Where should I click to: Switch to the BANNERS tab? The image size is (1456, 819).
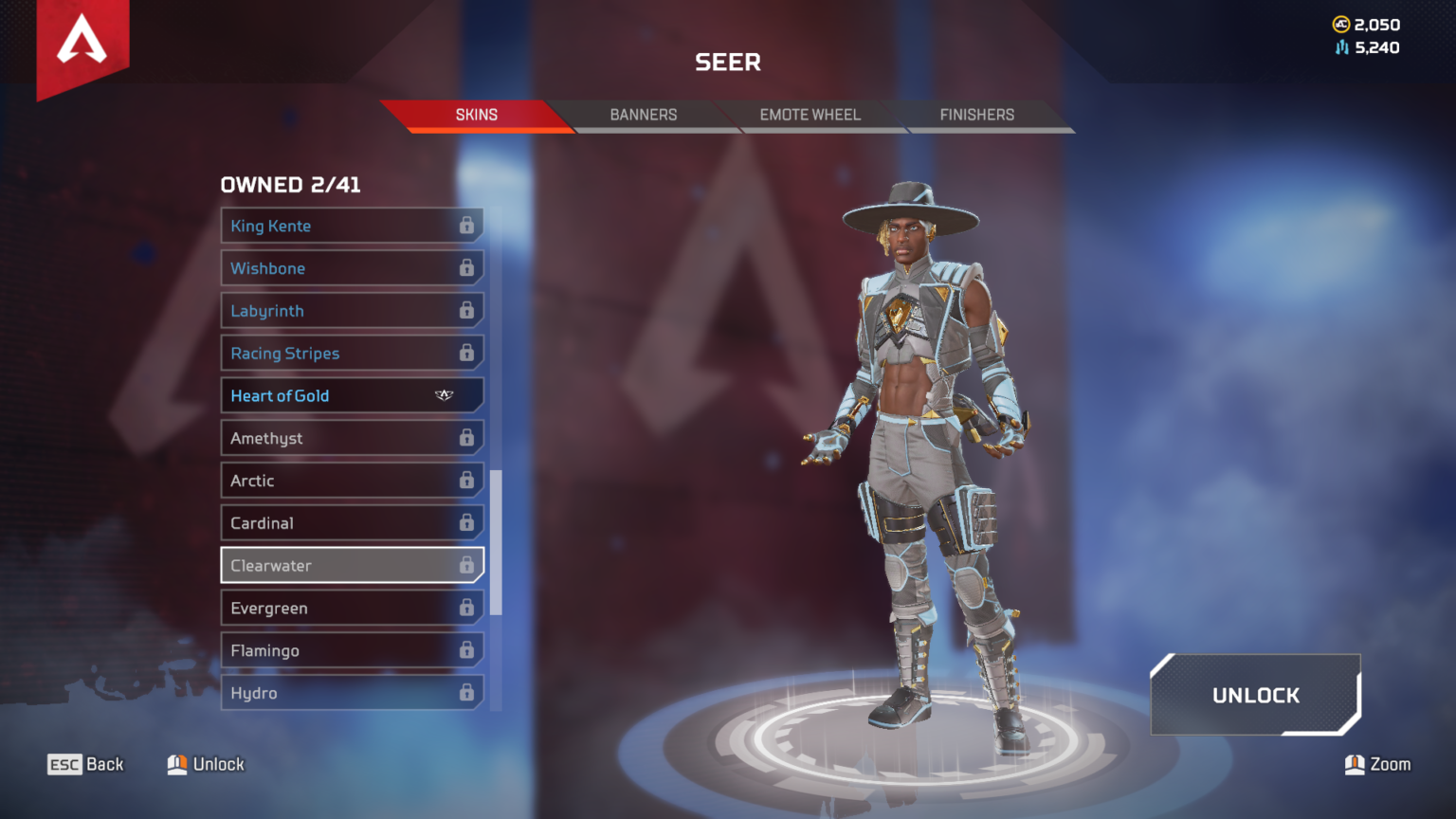click(644, 115)
